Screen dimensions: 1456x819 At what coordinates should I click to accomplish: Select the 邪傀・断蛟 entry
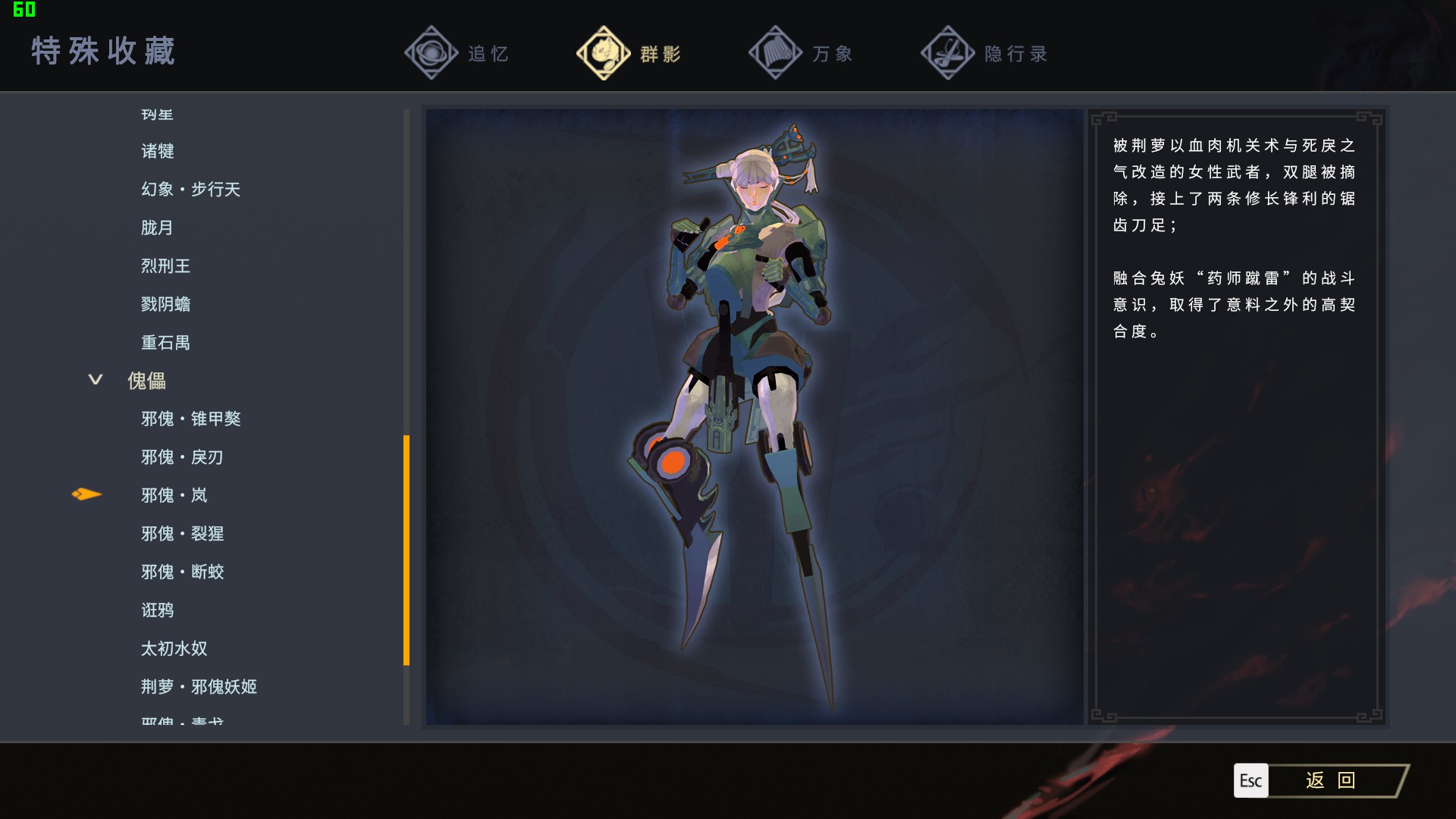(x=182, y=572)
